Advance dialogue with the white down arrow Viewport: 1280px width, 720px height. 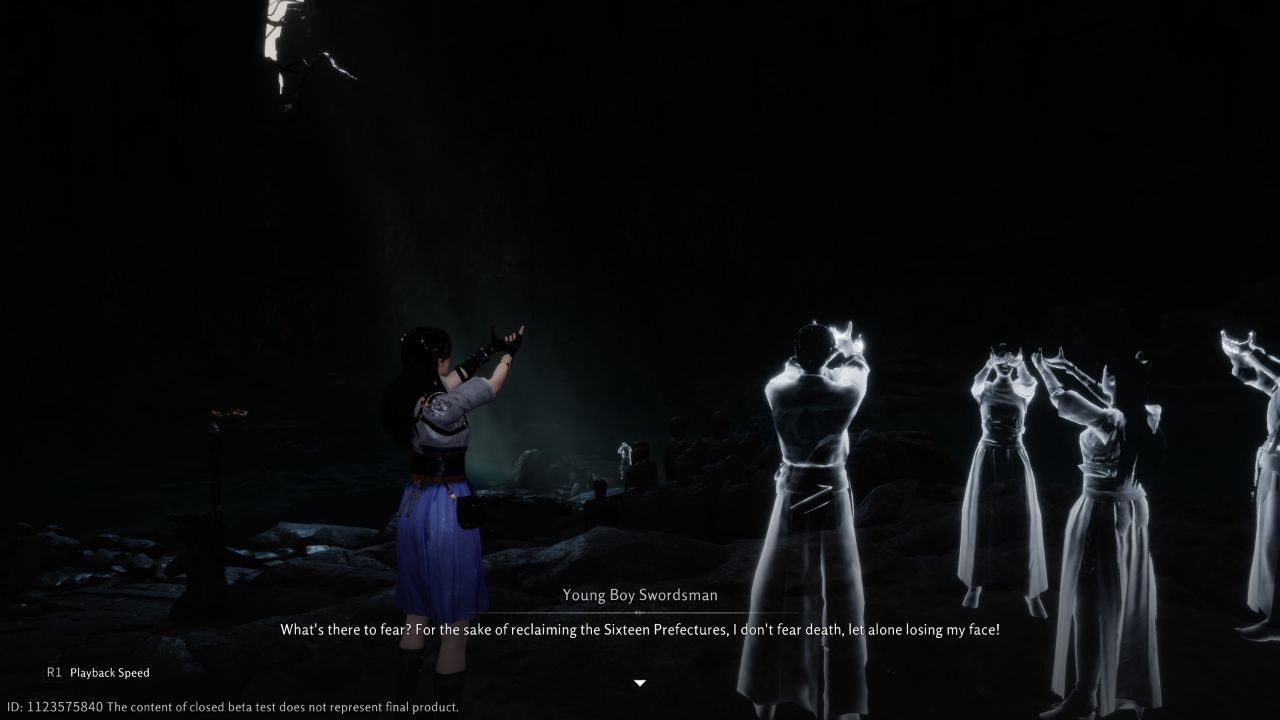click(640, 683)
